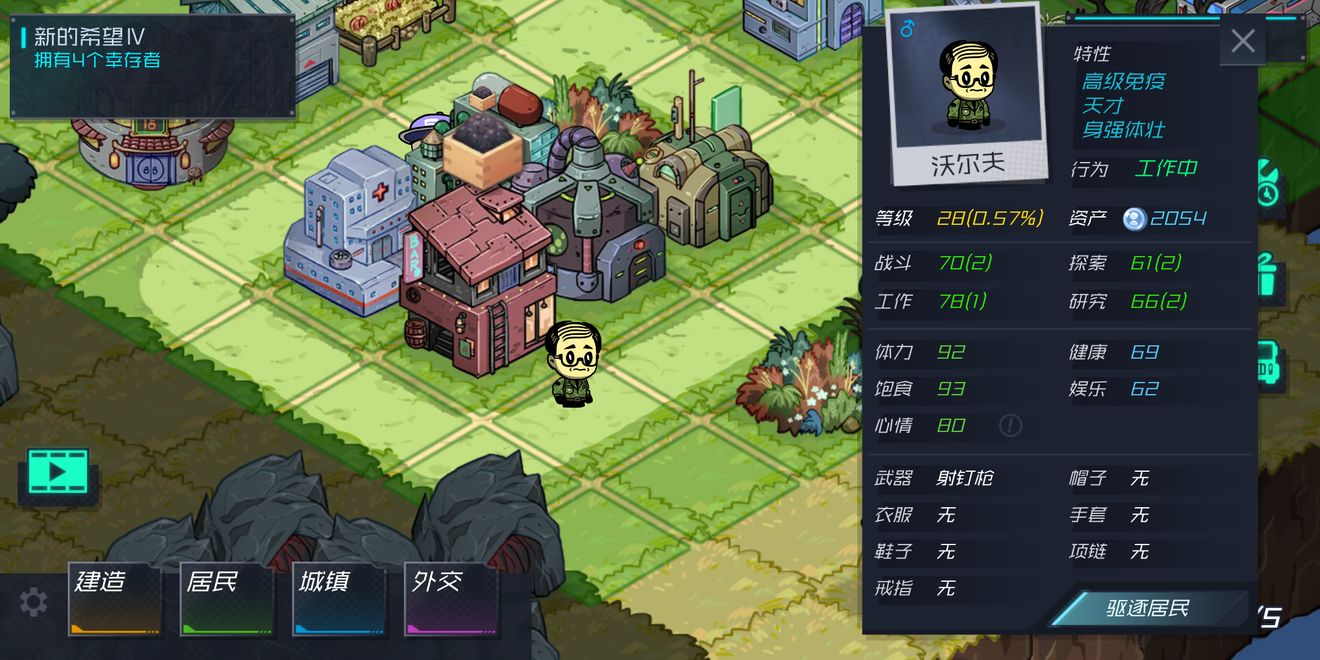Viewport: 1320px width, 660px height.
Task: Select the 手套 gloves equipment slot
Action: pyautogui.click(x=1139, y=515)
